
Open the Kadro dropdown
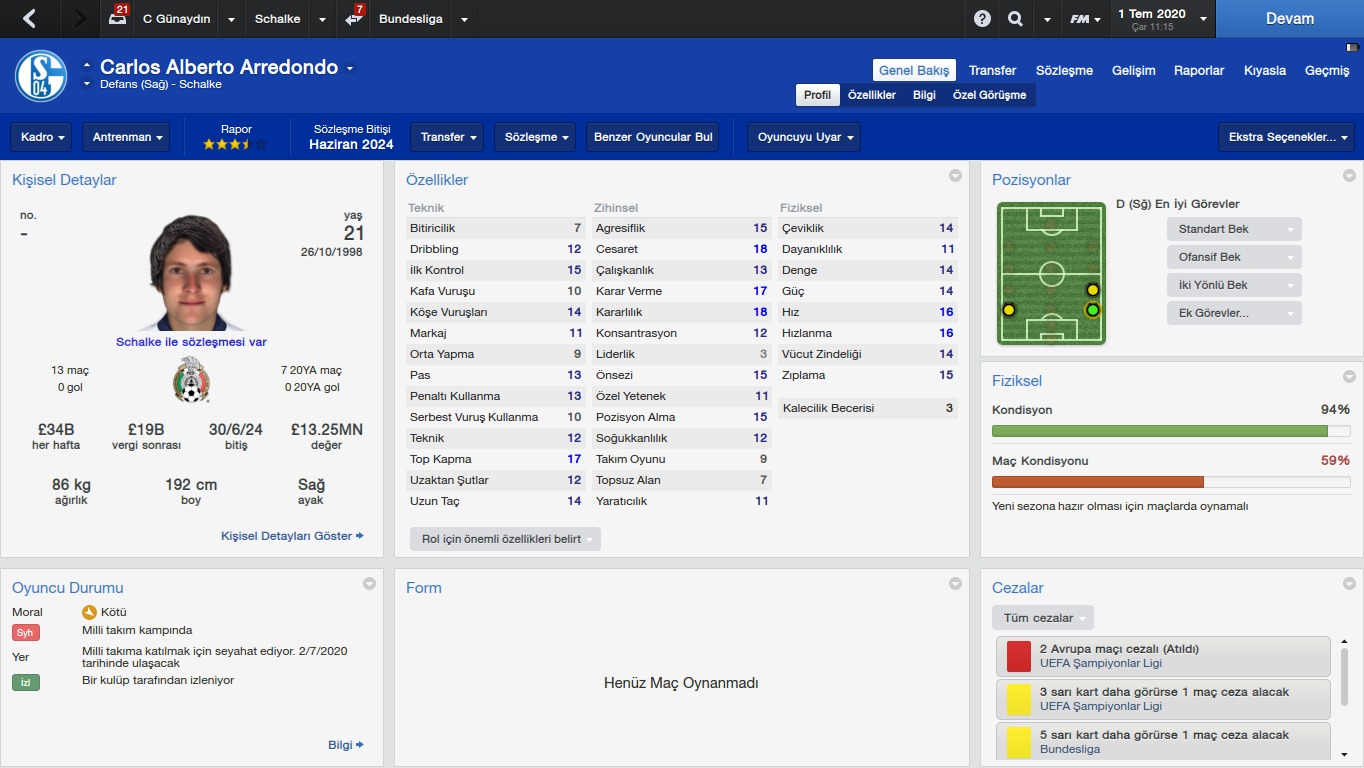[x=44, y=137]
